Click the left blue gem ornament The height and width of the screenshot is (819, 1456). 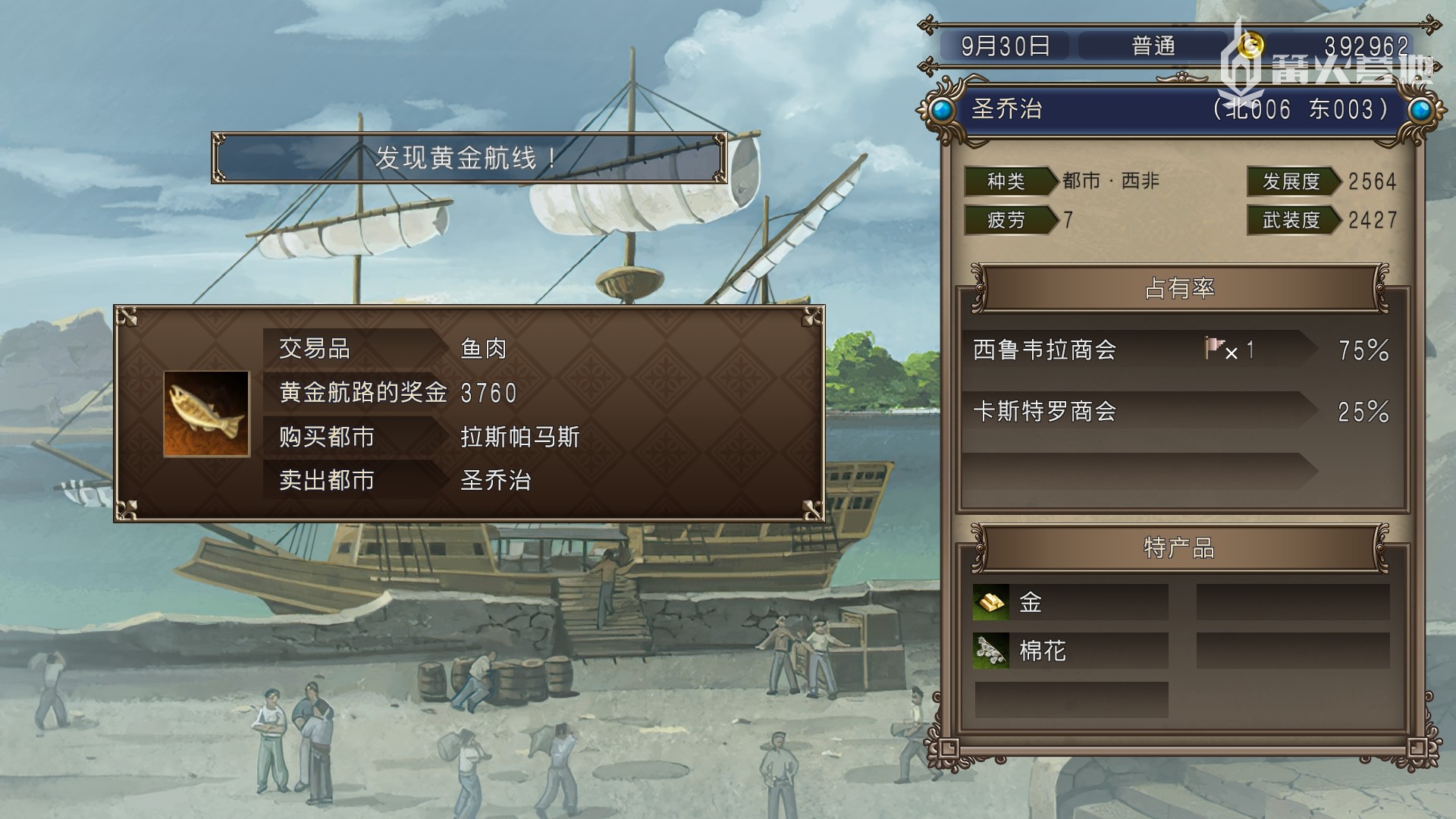coord(941,111)
